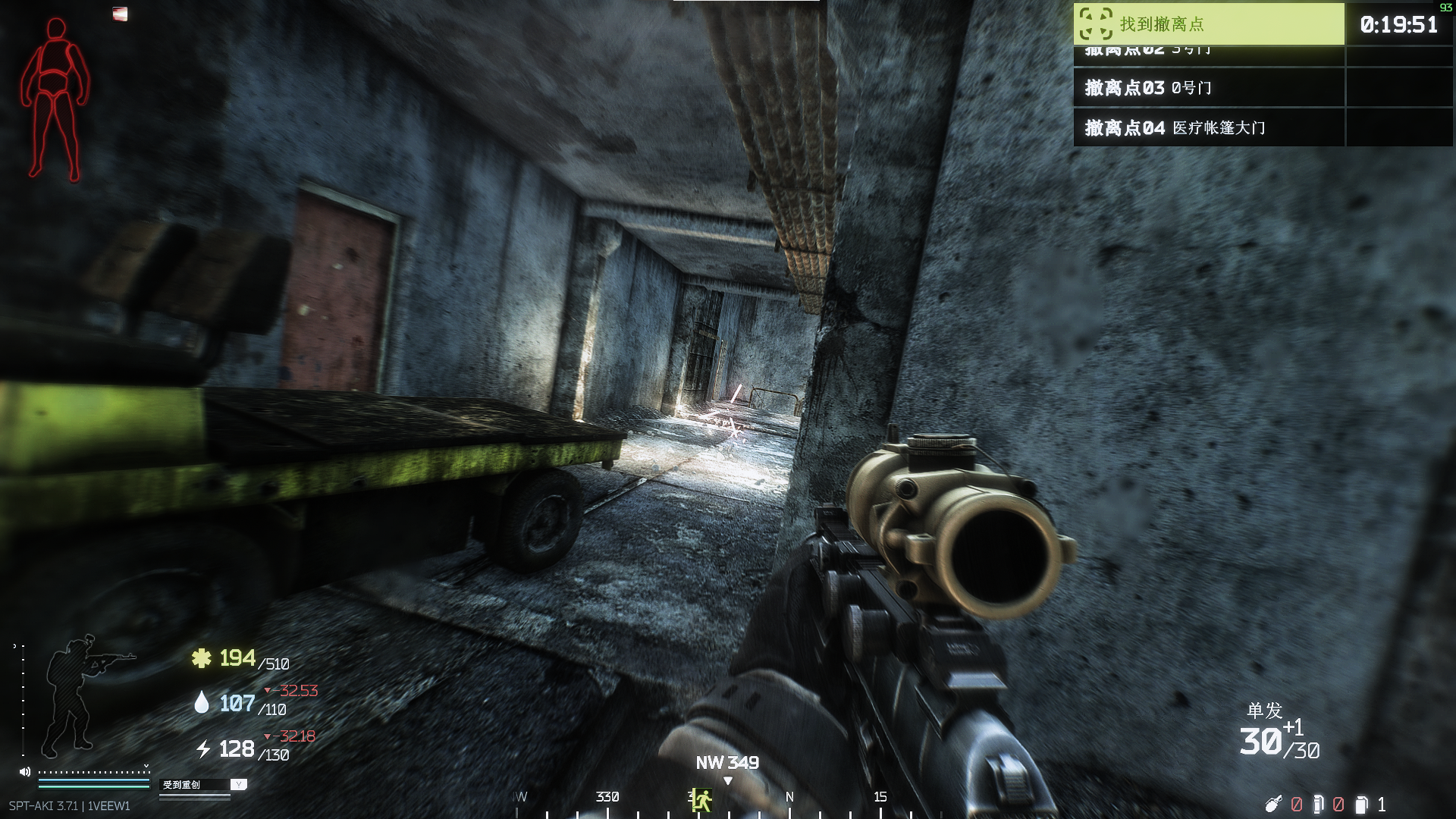The image size is (1456, 819).
Task: Click the 受到重创 status effect label
Action: tap(182, 785)
